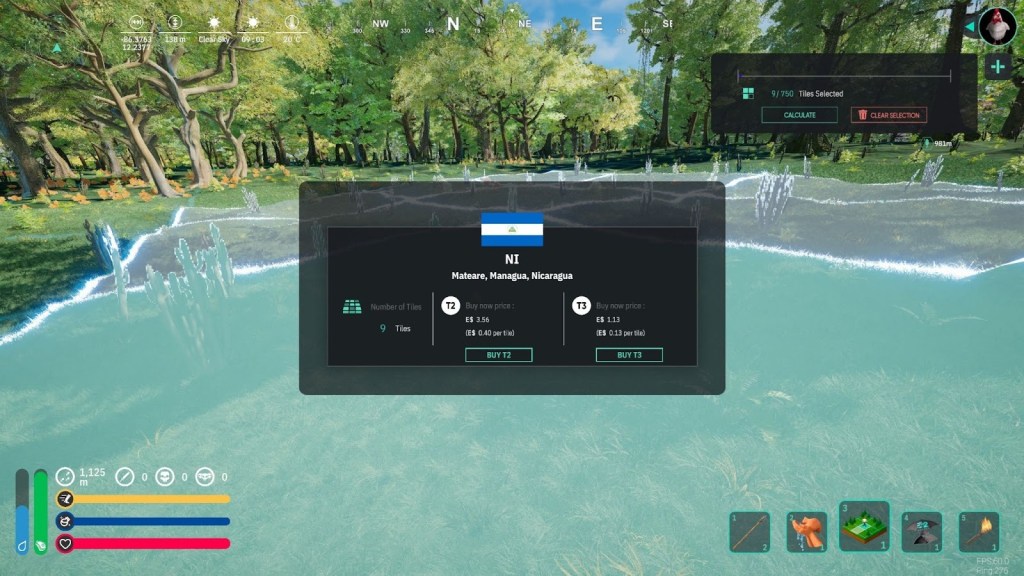
Task: Buy the selected tiles at T2 price
Action: pyautogui.click(x=498, y=355)
